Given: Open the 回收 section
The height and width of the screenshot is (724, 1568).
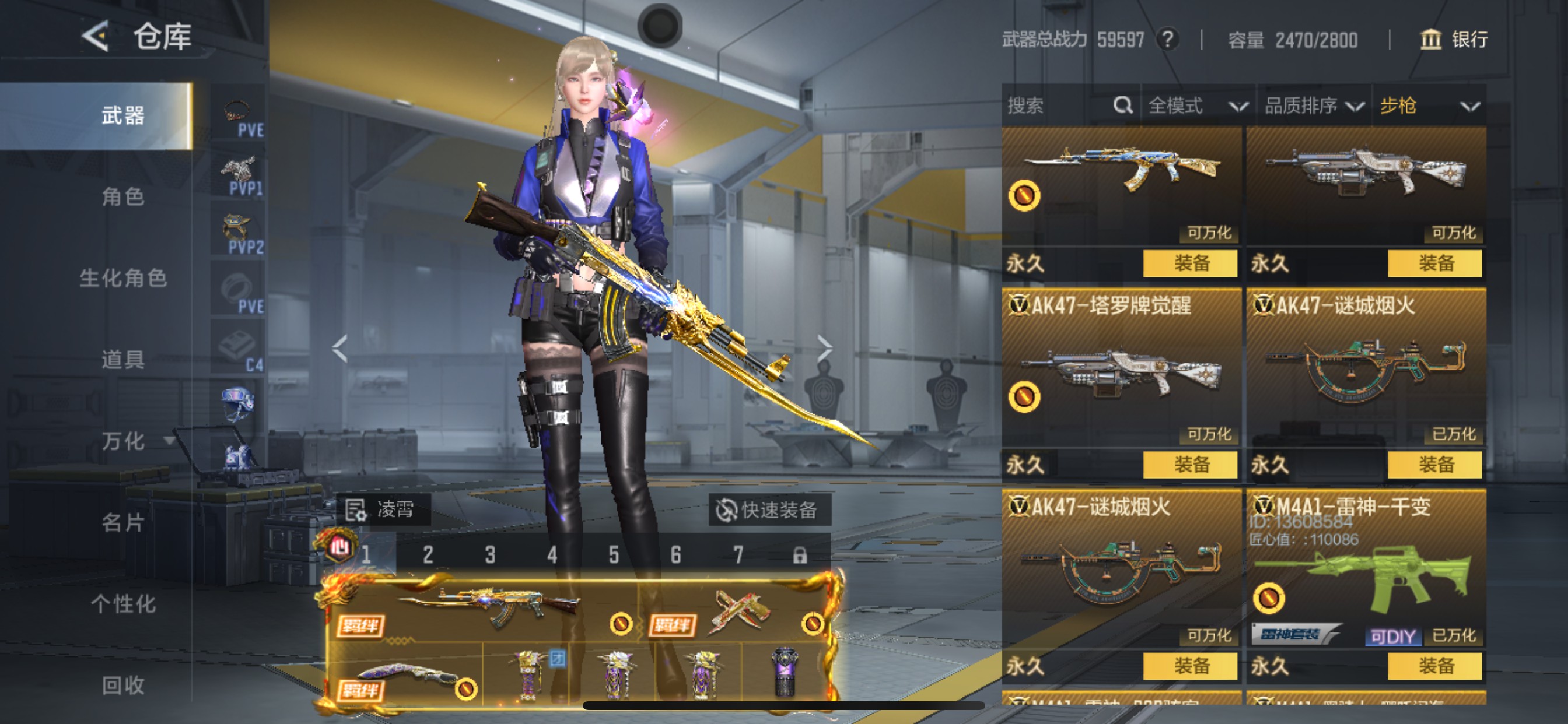Looking at the screenshot, I should coord(123,685).
